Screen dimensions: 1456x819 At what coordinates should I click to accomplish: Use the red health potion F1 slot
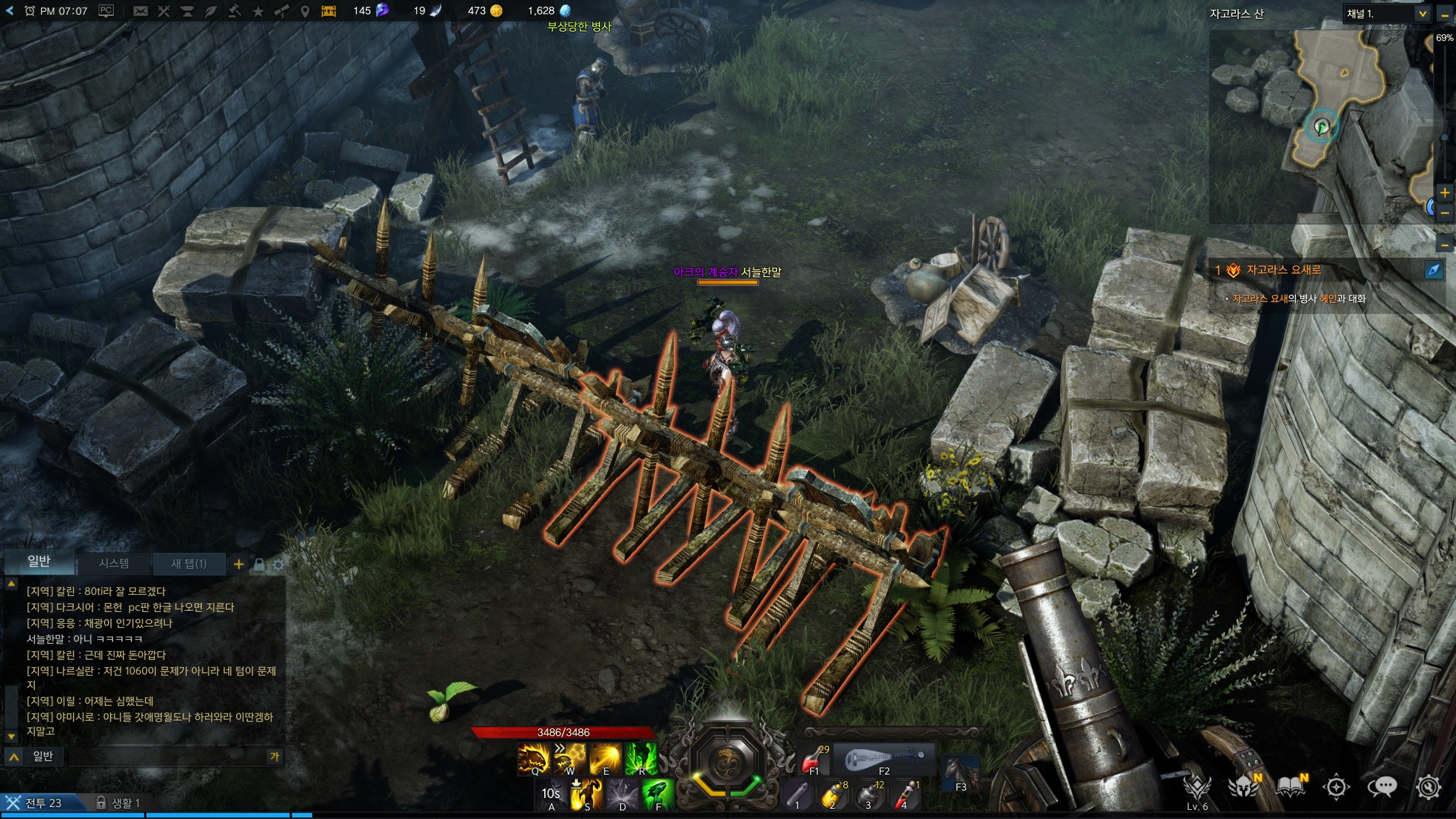click(815, 759)
